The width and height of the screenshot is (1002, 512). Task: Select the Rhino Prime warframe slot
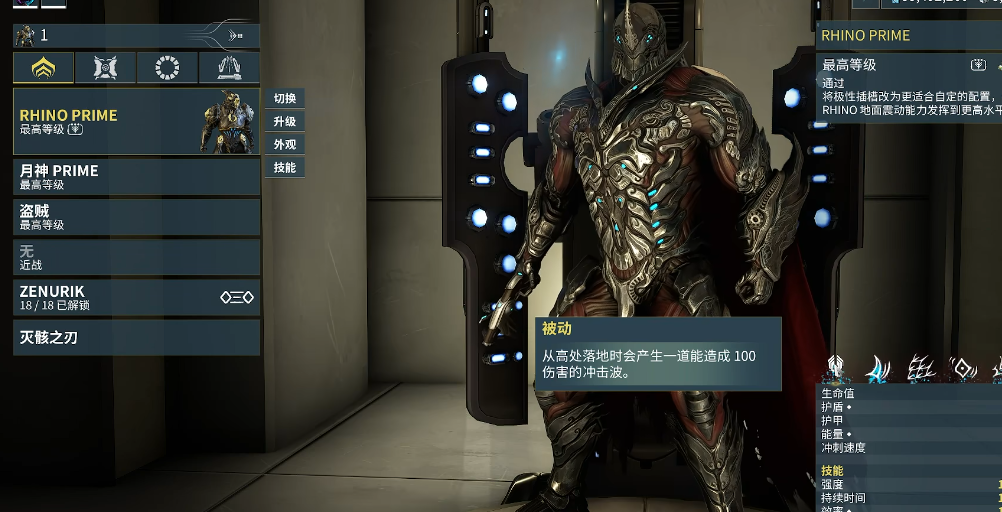136,122
